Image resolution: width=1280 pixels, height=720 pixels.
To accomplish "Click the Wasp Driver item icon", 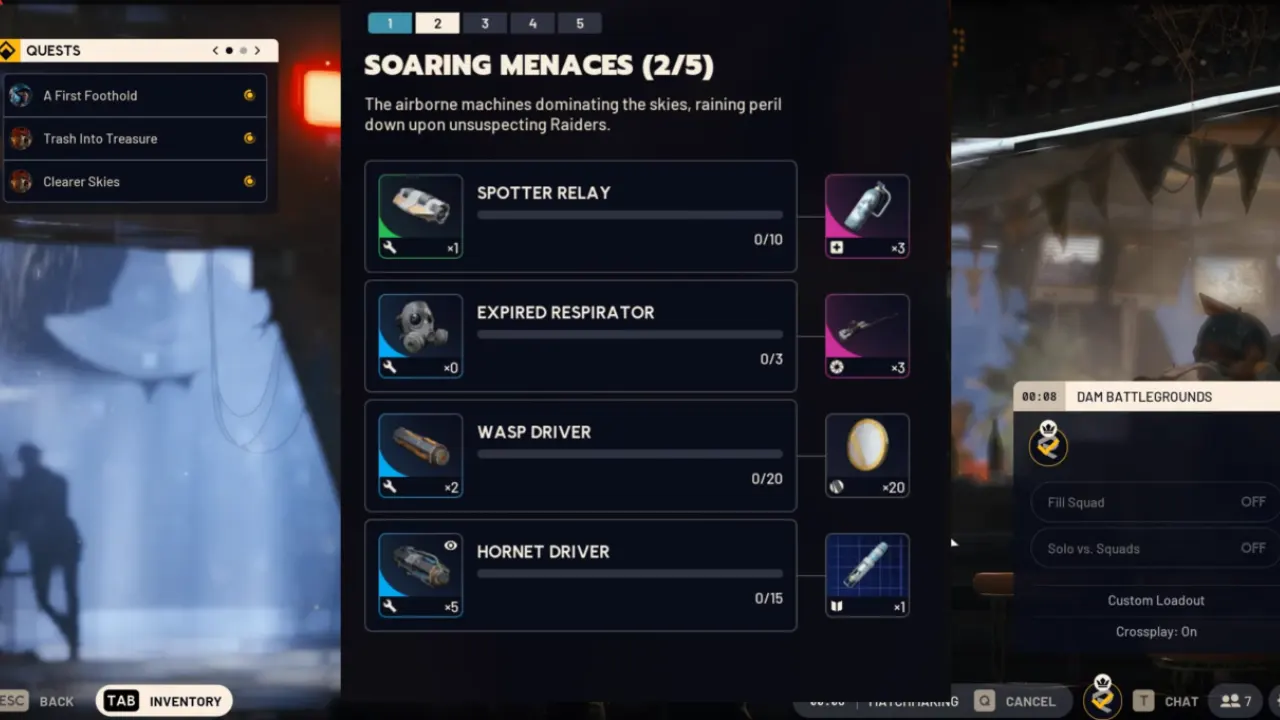I will 419,455.
